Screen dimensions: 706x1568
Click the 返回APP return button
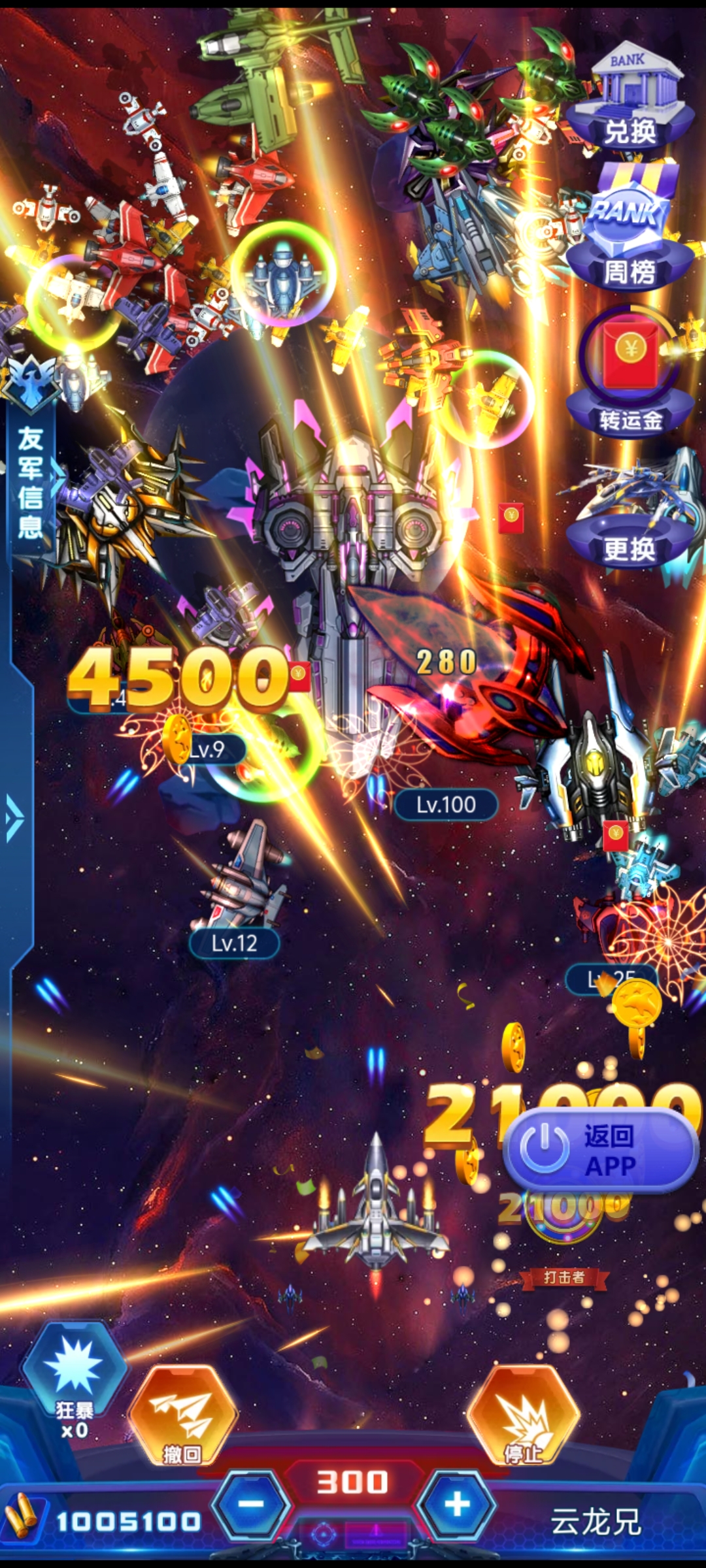[600, 1151]
